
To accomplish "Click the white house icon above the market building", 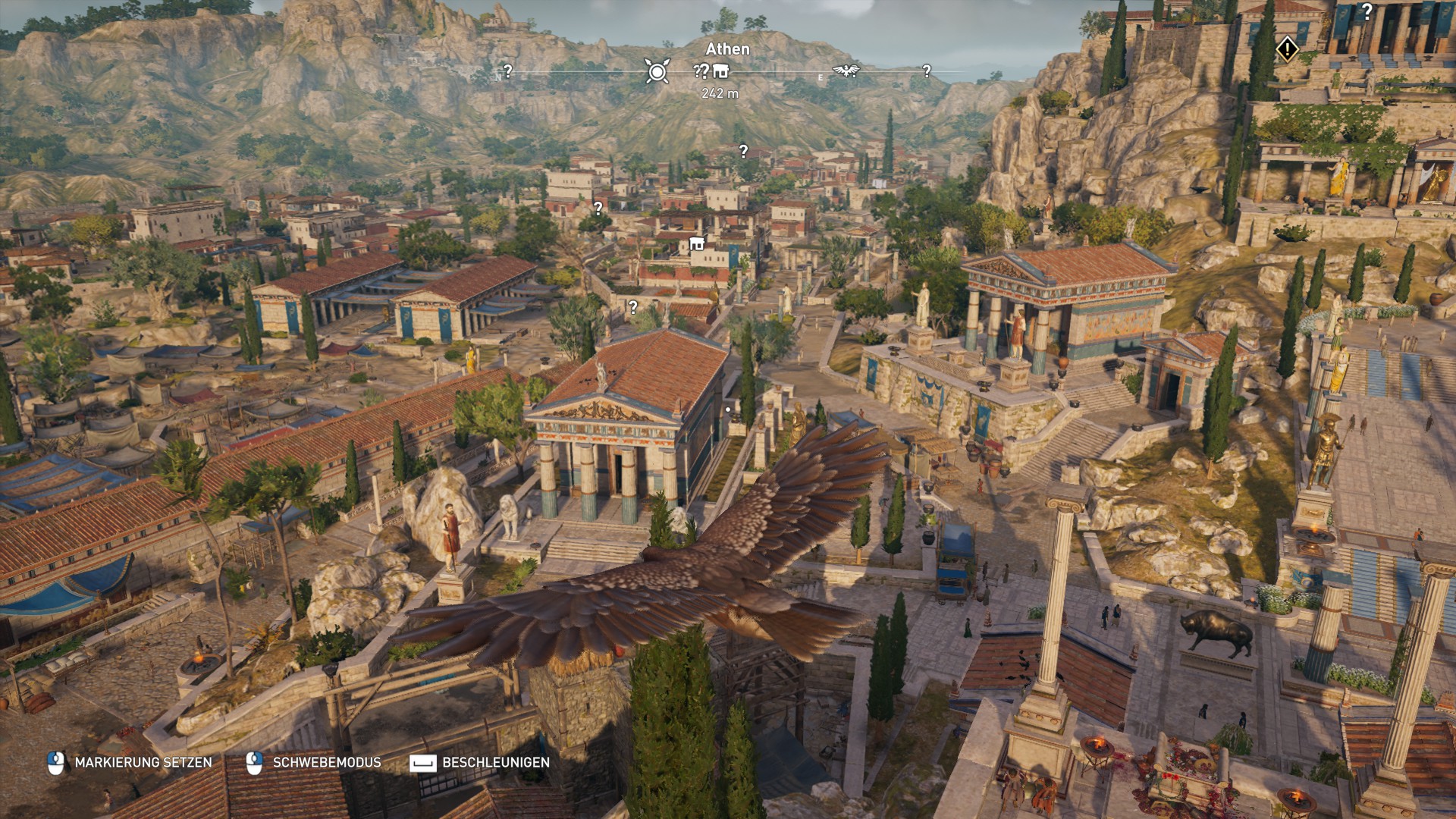I will point(695,244).
